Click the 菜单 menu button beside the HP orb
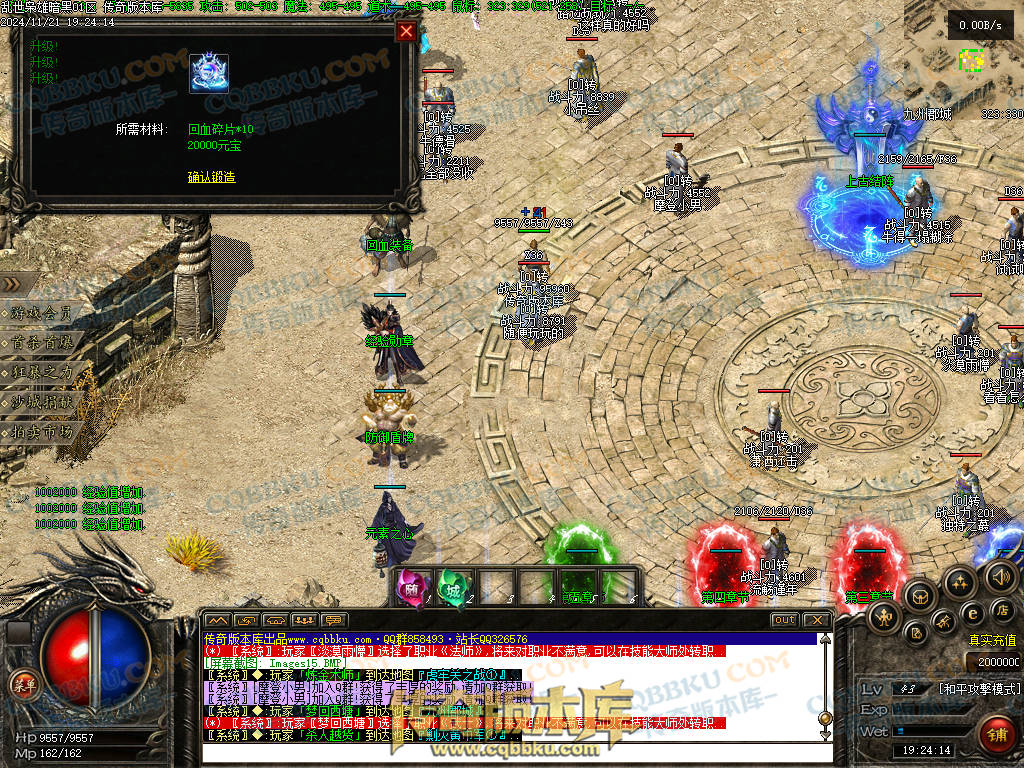 pos(21,684)
